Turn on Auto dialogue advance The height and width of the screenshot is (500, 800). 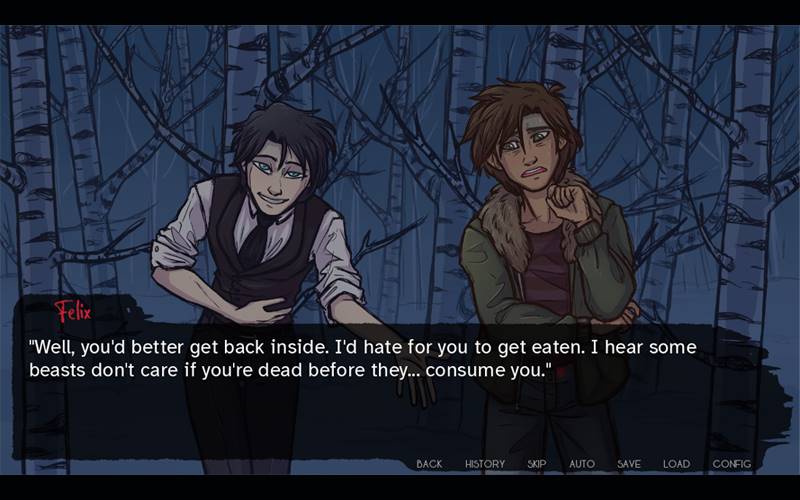coord(582,464)
